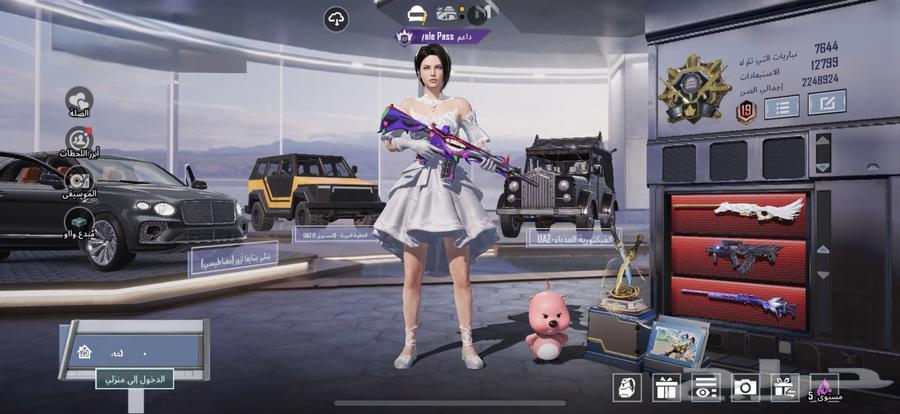This screenshot has height=414, width=900.
Task: Open the gold tier rank badge
Action: coord(694,88)
